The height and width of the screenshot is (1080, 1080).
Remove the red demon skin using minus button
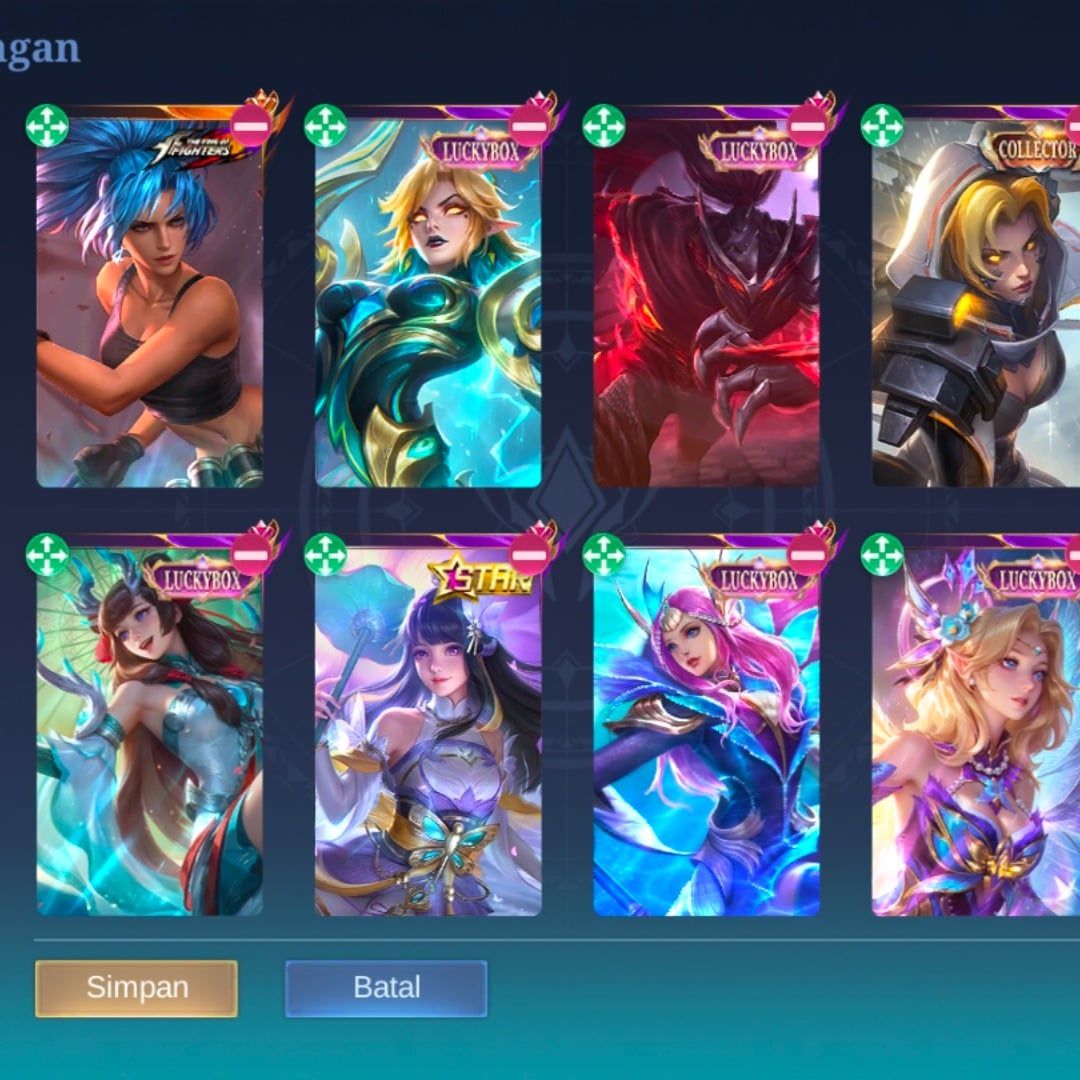coord(808,126)
